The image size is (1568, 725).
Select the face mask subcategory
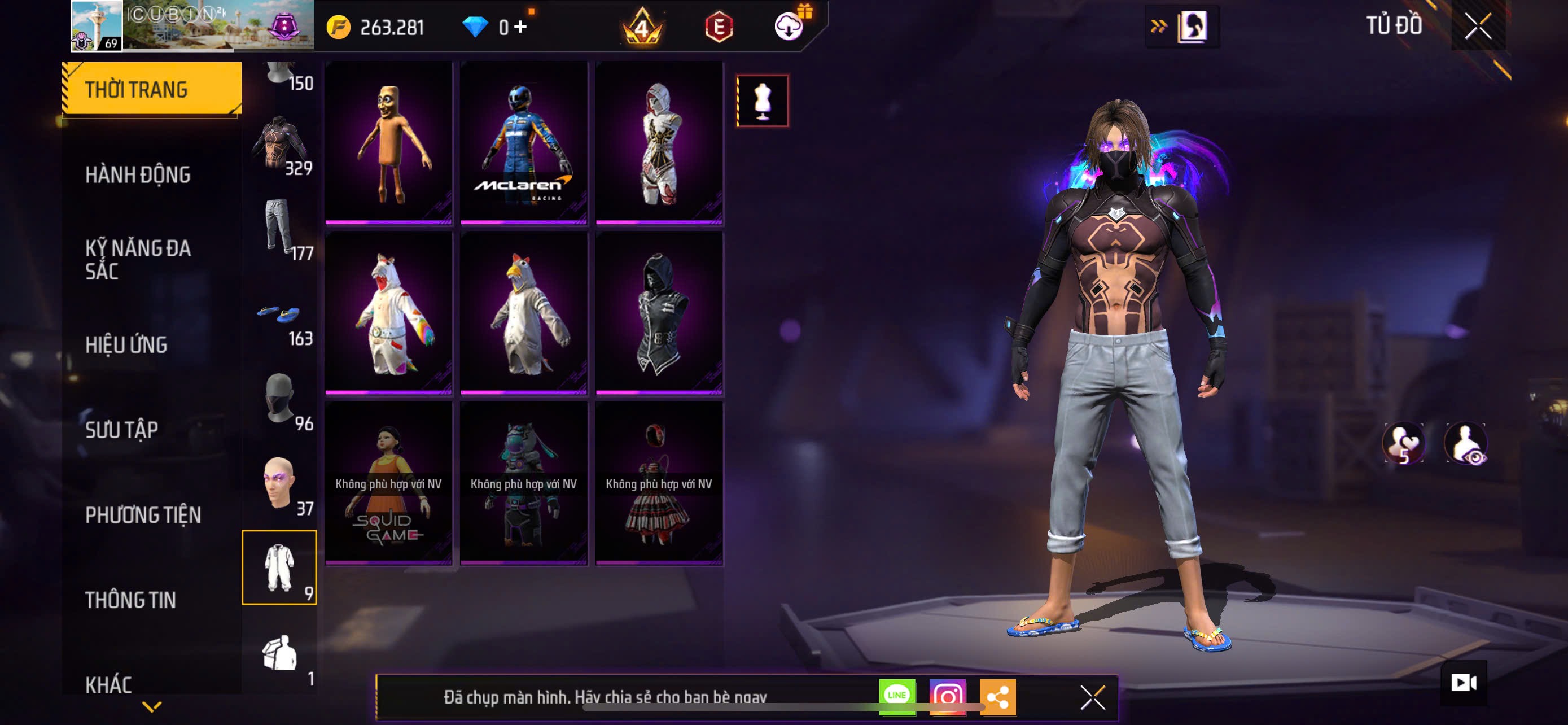coord(280,400)
